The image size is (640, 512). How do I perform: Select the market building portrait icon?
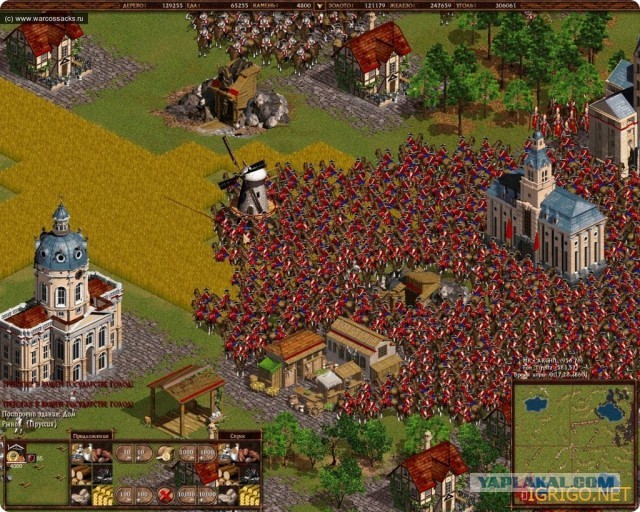pyautogui.click(x=15, y=455)
